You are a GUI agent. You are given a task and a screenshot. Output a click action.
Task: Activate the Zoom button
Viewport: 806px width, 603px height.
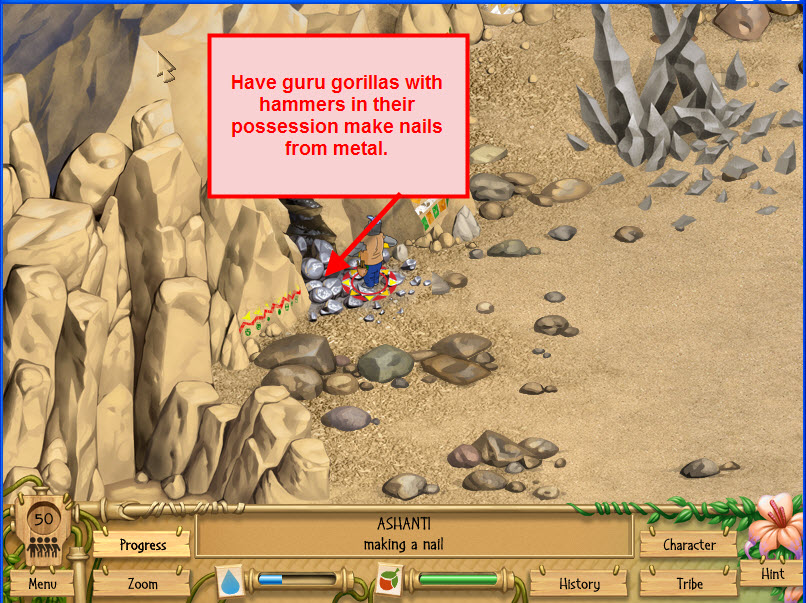point(142,583)
